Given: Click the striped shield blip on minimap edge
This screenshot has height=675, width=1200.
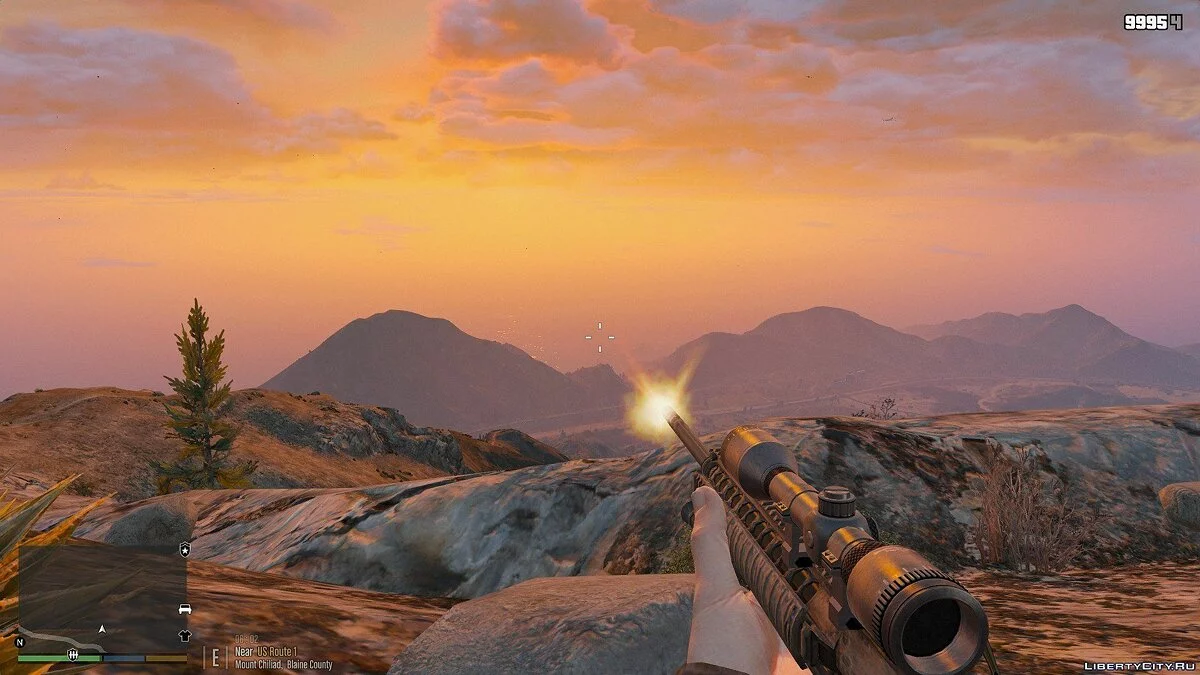Looking at the screenshot, I should point(71,656).
